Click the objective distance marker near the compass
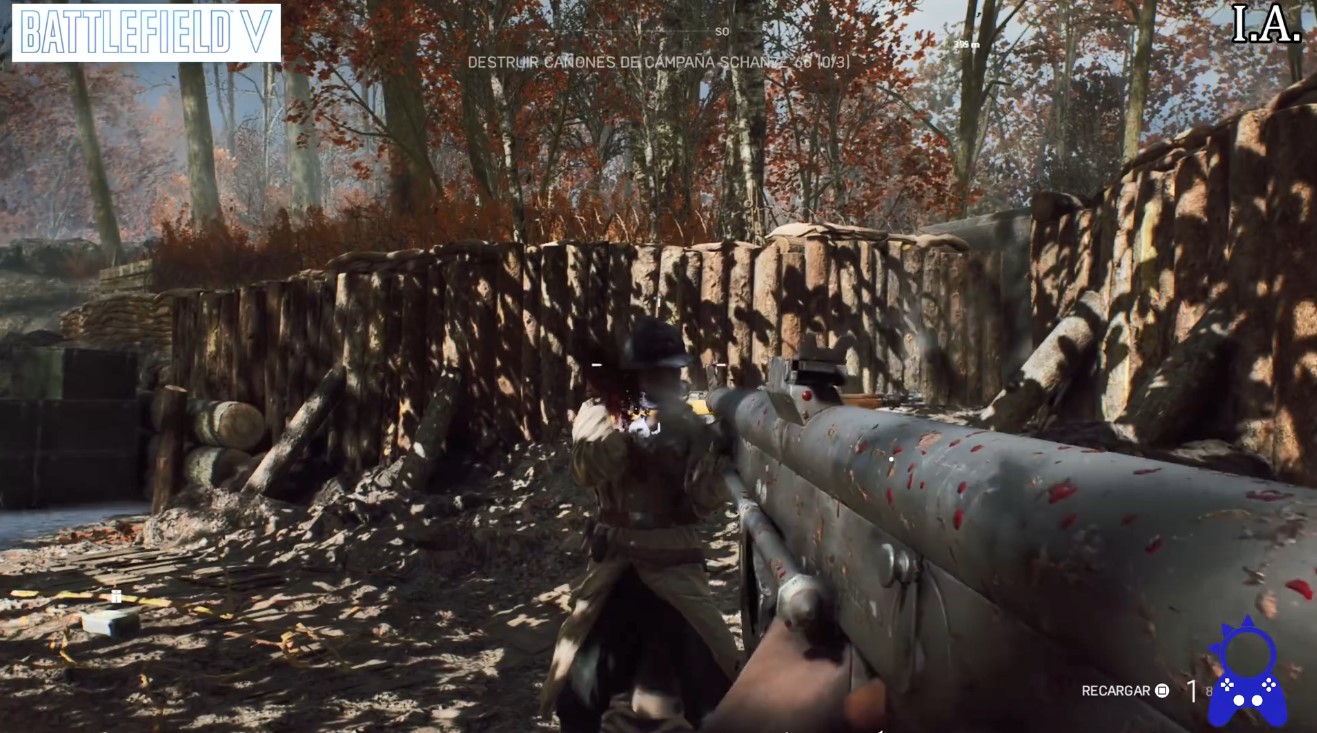 point(965,44)
